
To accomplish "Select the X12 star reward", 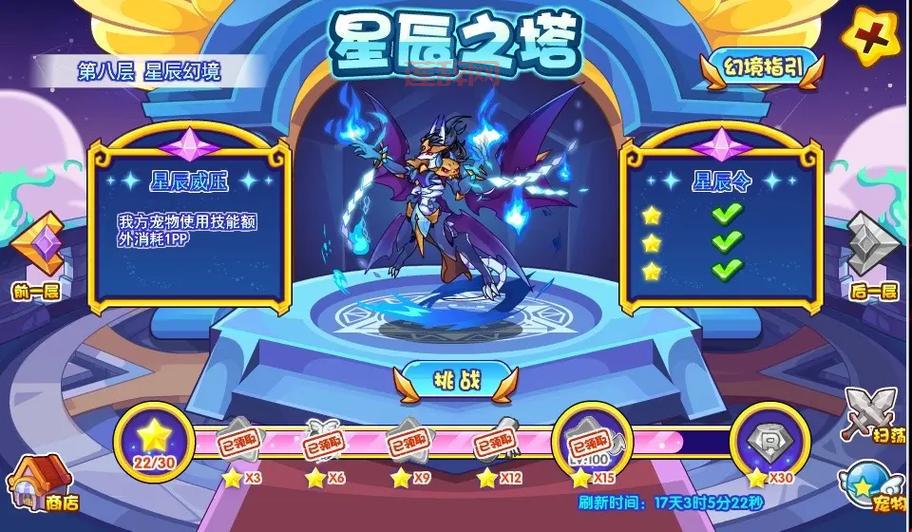I will [x=499, y=443].
